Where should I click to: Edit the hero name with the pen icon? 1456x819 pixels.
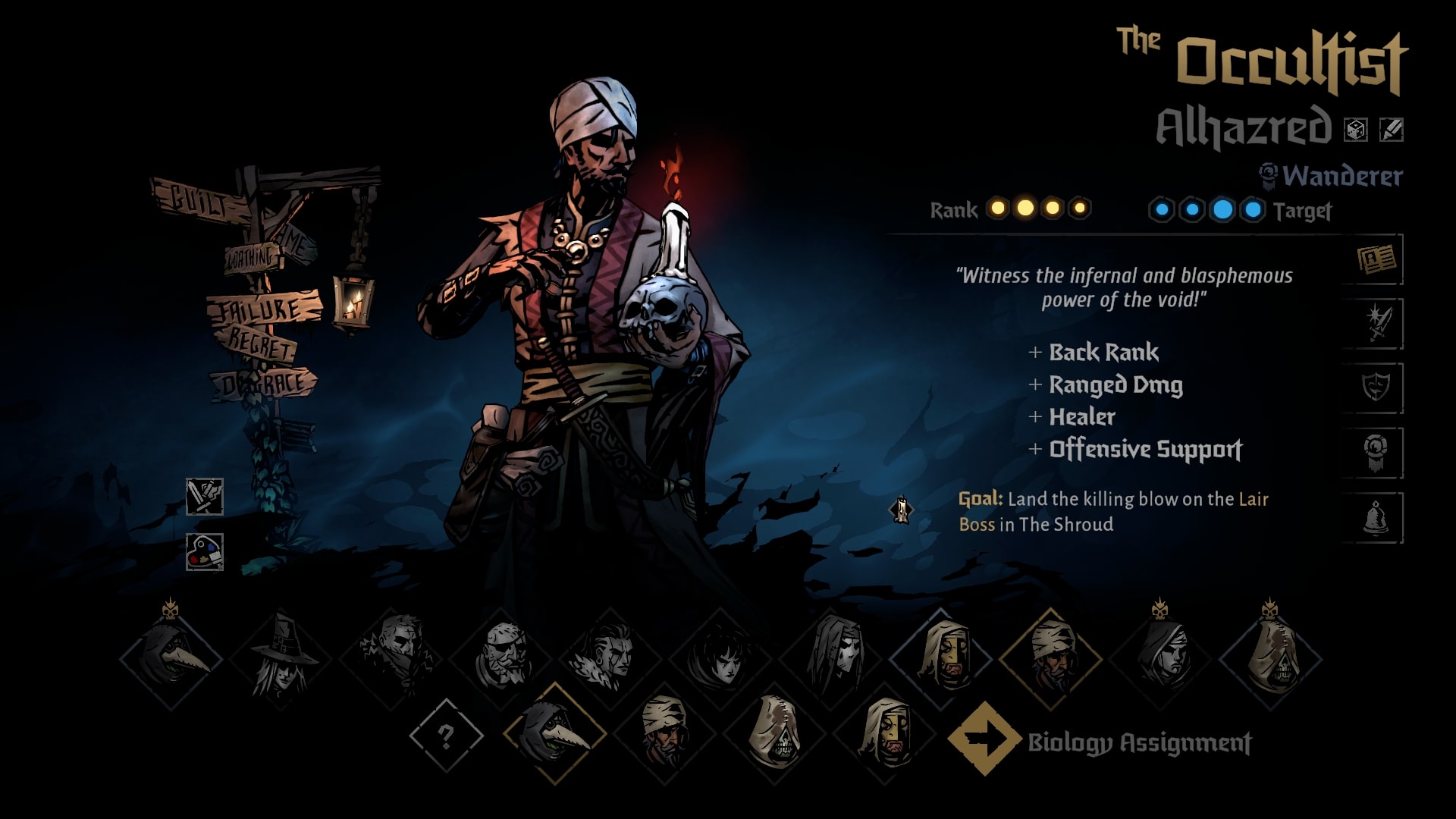1391,130
